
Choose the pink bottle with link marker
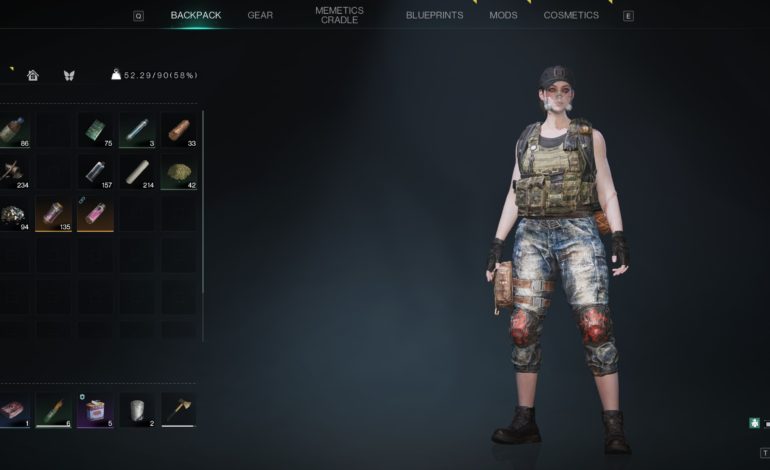pyautogui.click(x=94, y=213)
